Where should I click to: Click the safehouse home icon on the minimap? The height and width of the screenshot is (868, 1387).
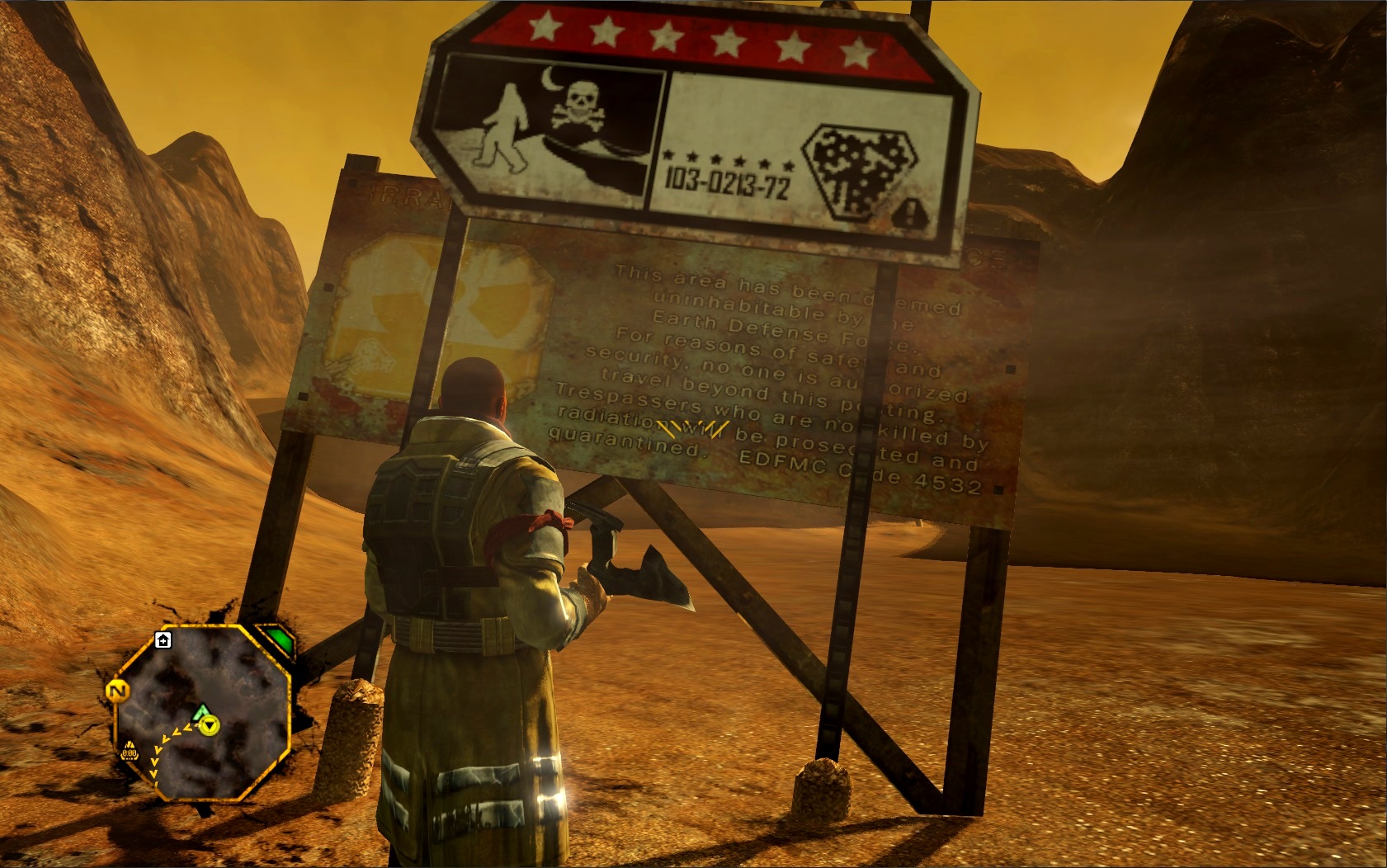[163, 640]
